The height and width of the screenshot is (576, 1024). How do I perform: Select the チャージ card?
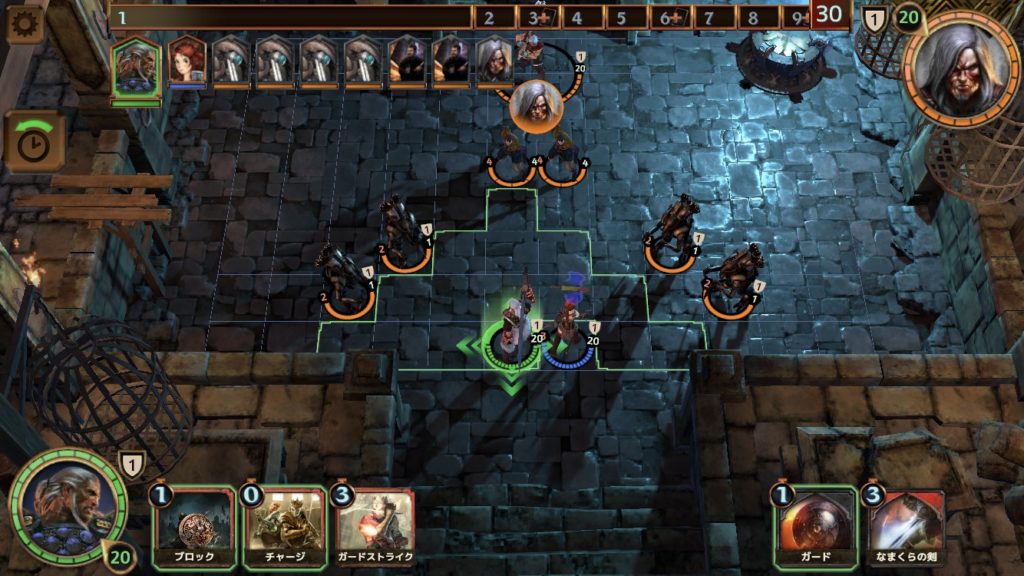tap(285, 527)
